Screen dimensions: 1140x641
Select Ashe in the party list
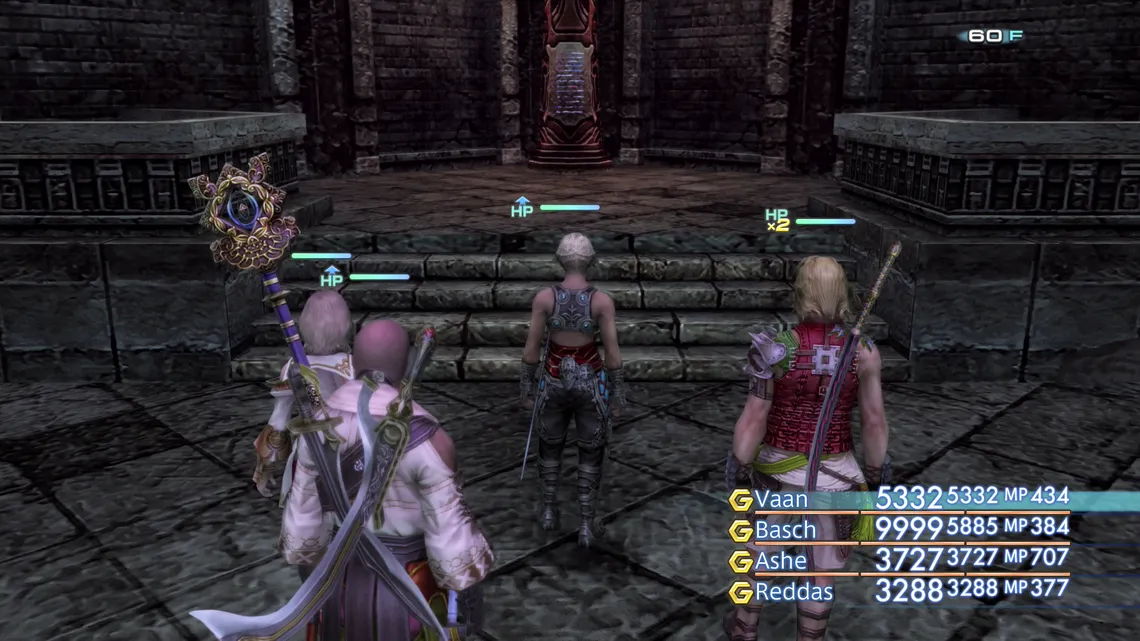781,561
